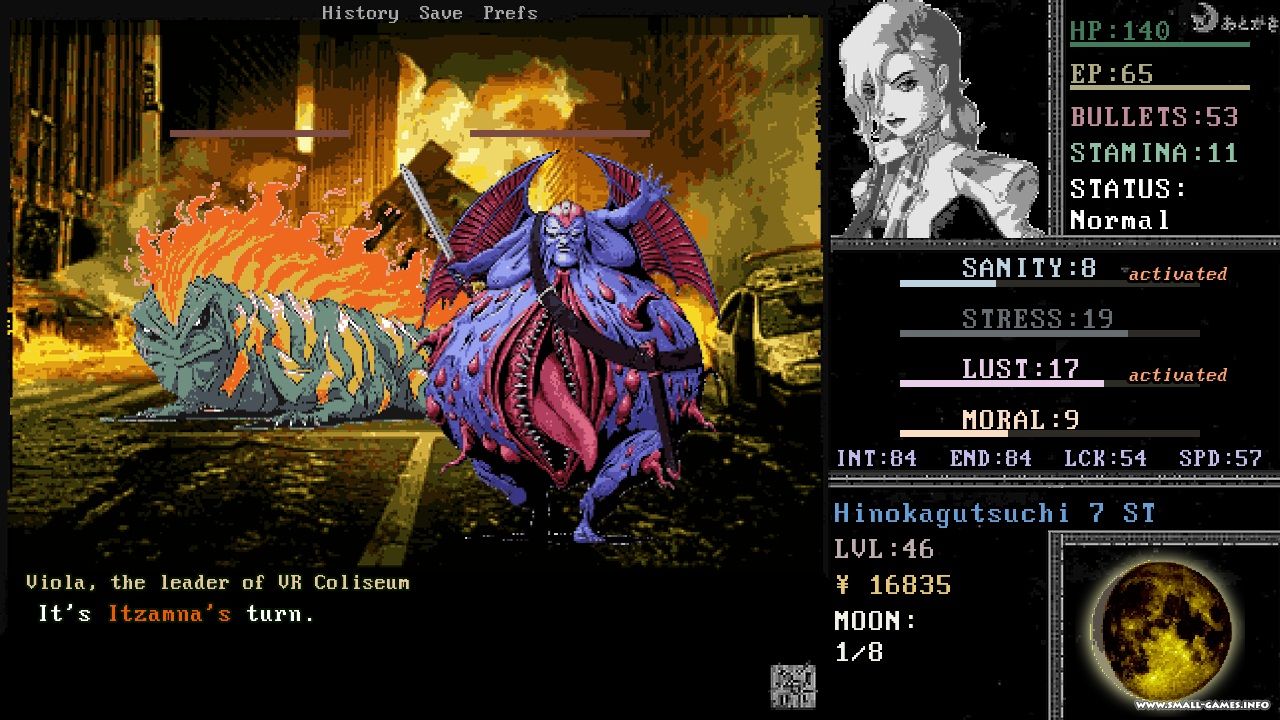Click the gray pixel-pattern continue indicator
This screenshot has width=1280, height=720.
pos(792,686)
